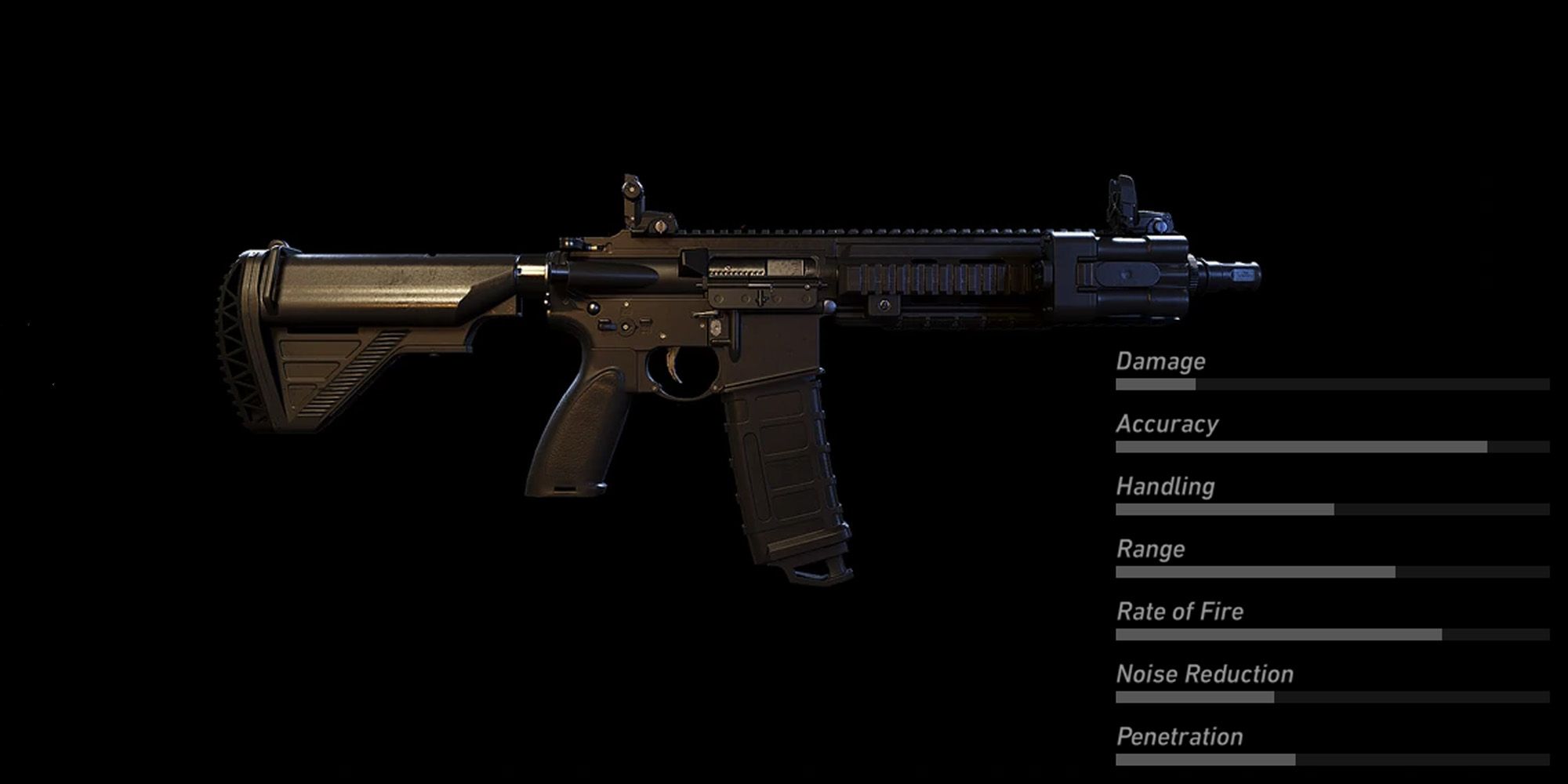
Task: Click the Penetration stat label
Action: point(1178,736)
